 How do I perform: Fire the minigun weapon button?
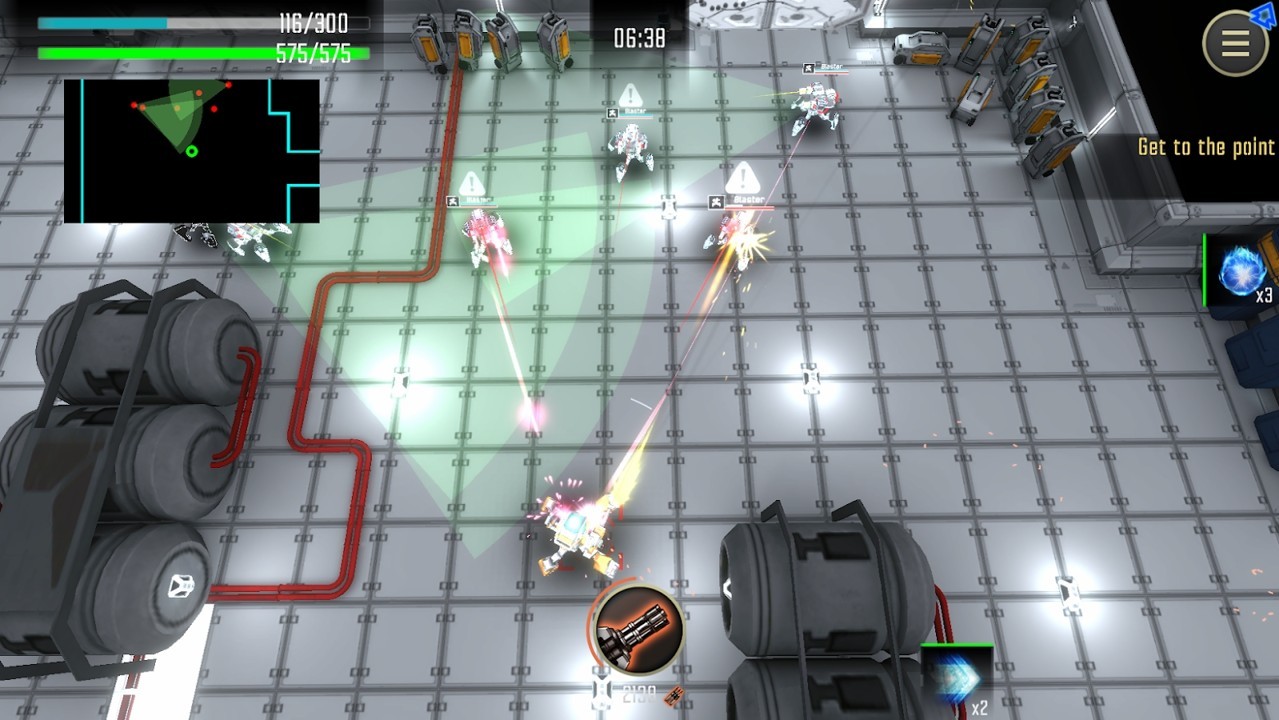pos(636,630)
